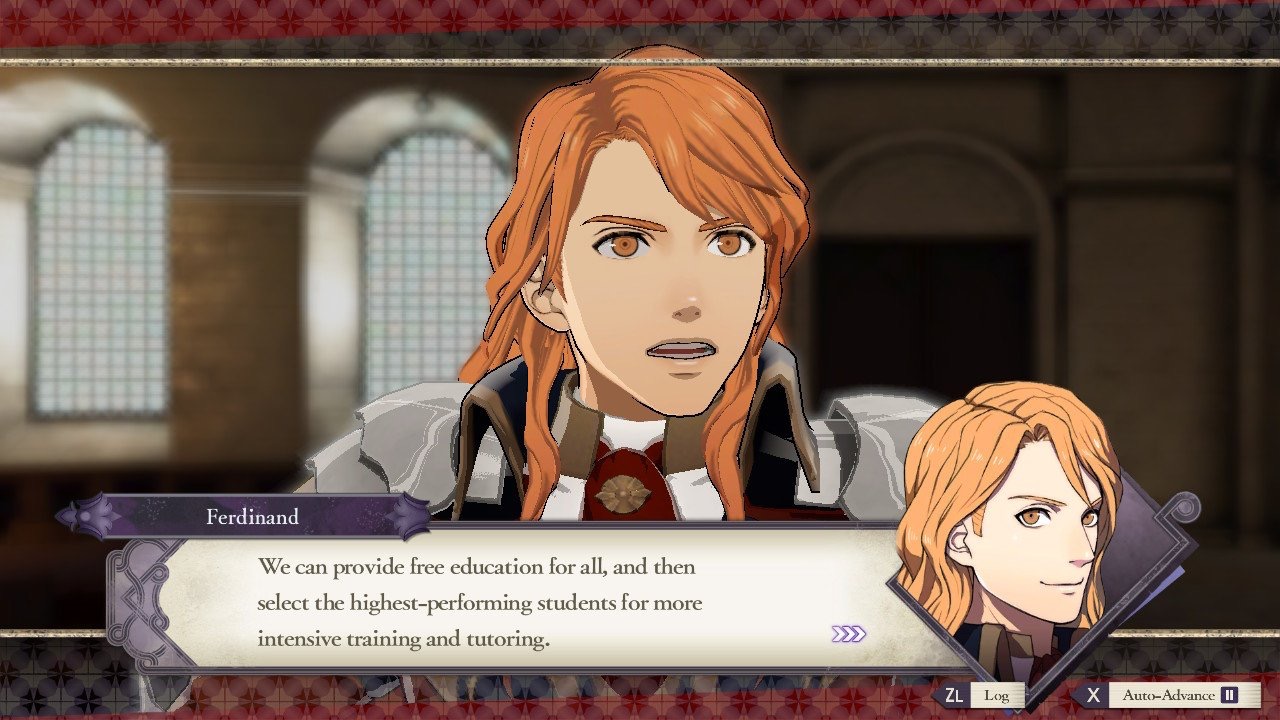
Task: Open the dialogue Log
Action: pyautogui.click(x=995, y=695)
